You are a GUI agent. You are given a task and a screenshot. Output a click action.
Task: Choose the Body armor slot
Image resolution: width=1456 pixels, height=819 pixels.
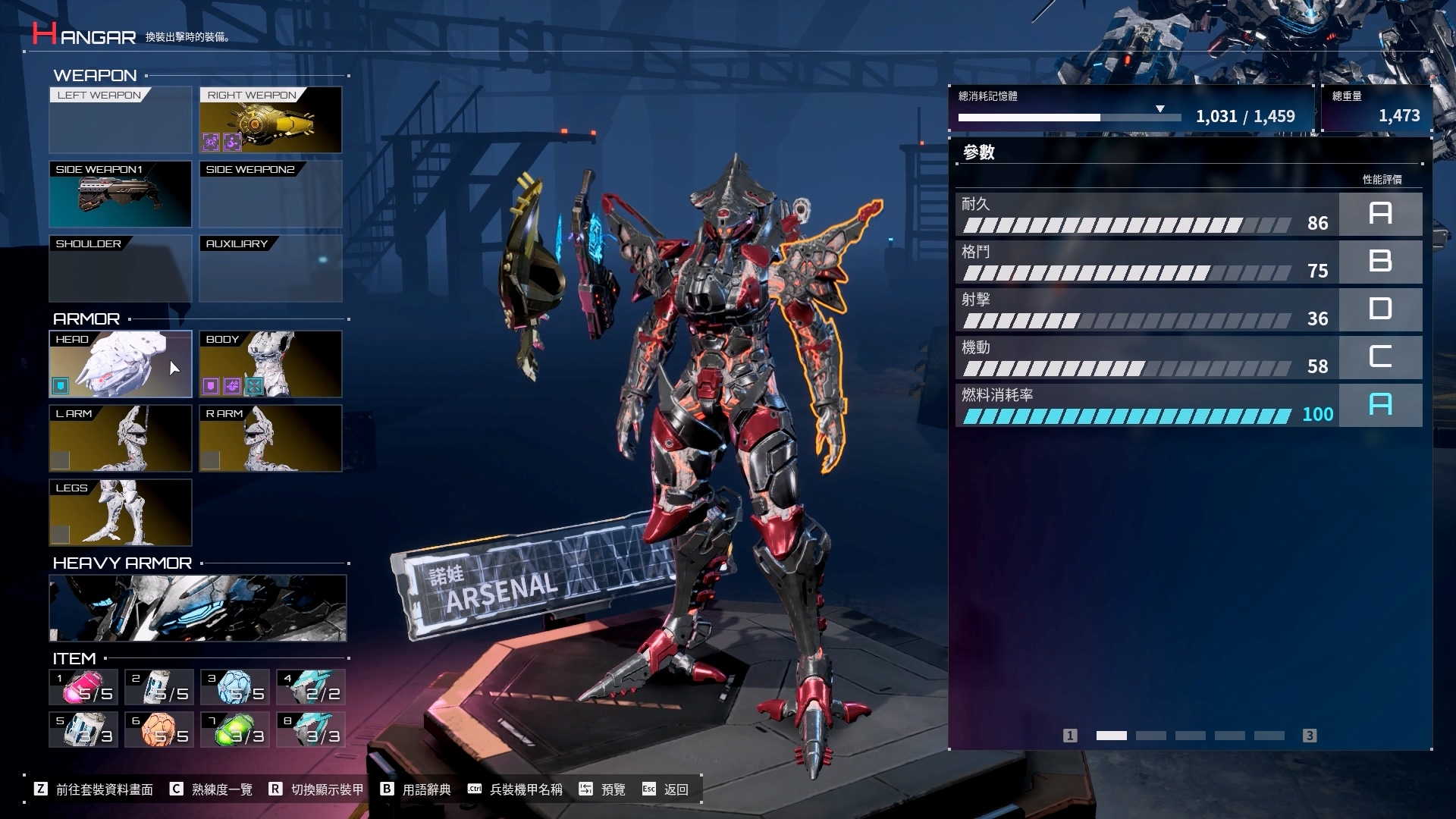click(270, 364)
